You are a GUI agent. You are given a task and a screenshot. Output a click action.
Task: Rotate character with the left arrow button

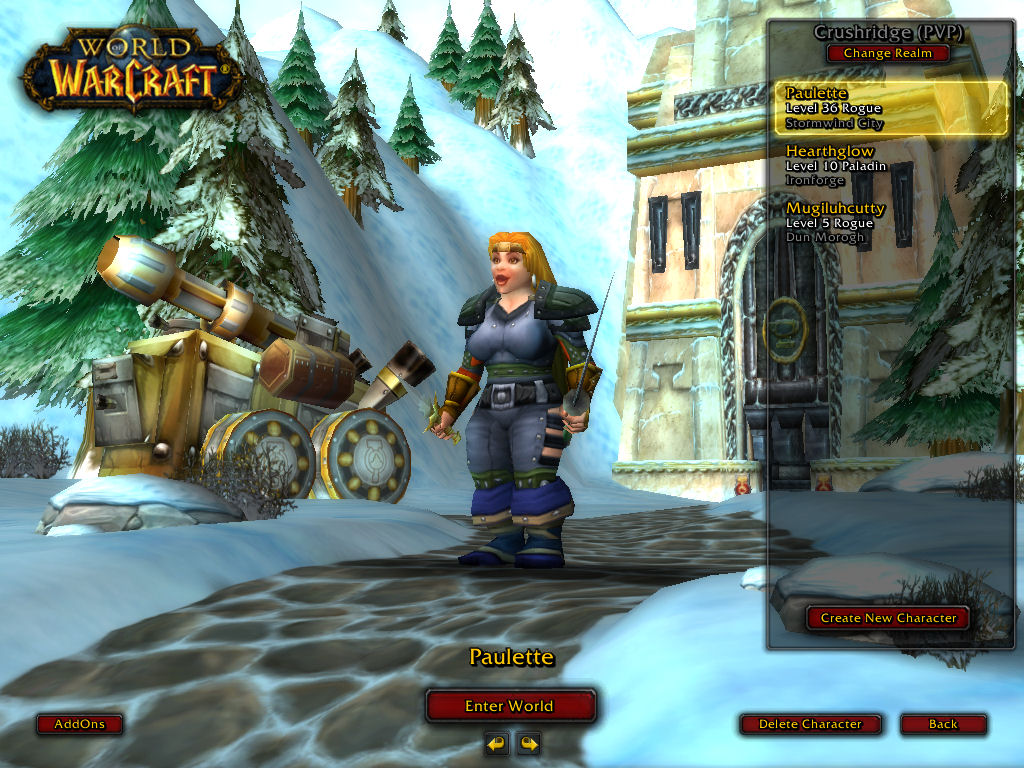pos(496,743)
